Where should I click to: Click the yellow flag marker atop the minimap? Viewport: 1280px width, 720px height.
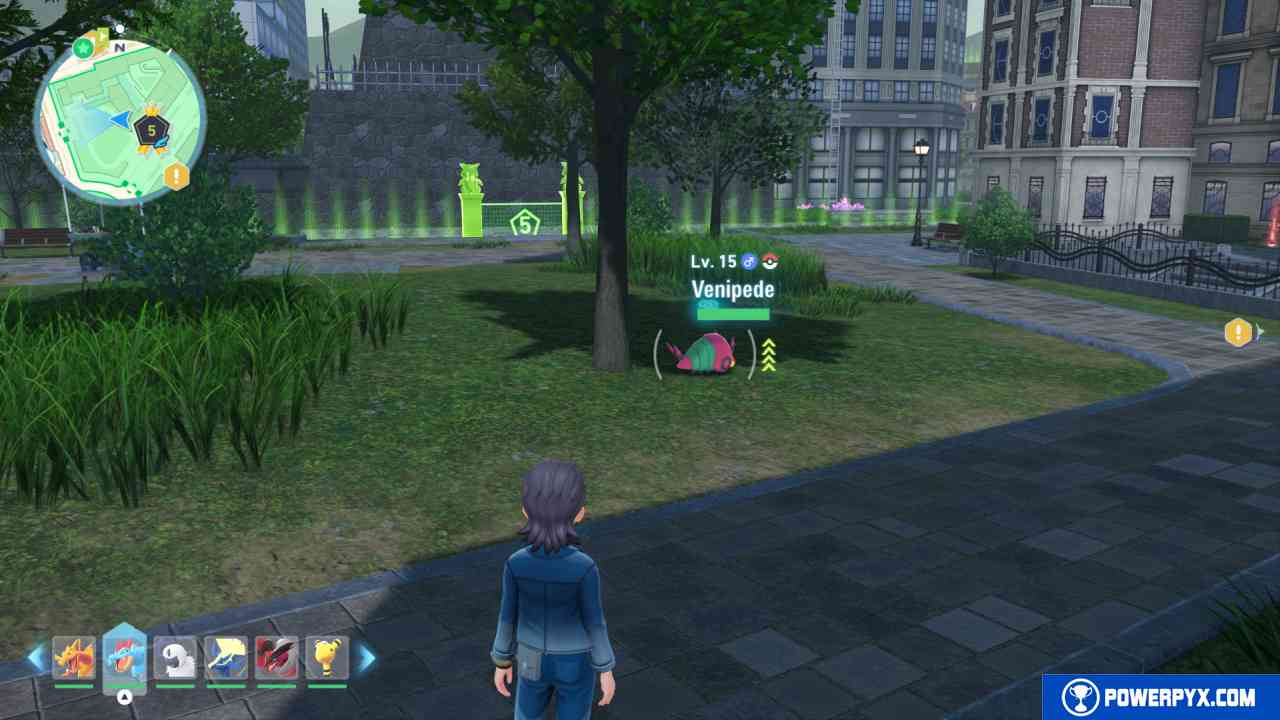tap(100, 39)
